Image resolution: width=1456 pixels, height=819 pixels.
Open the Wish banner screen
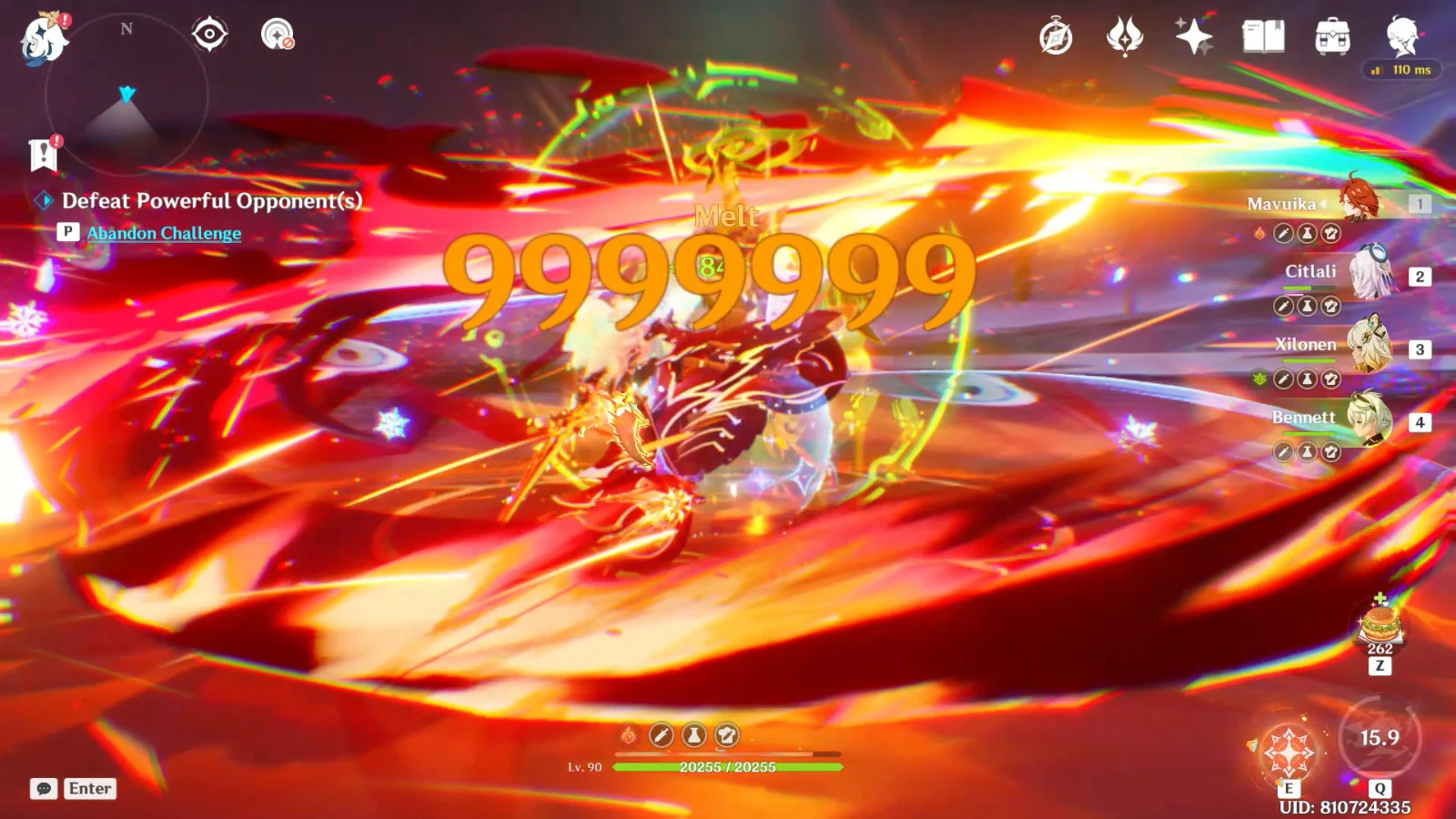point(1194,36)
